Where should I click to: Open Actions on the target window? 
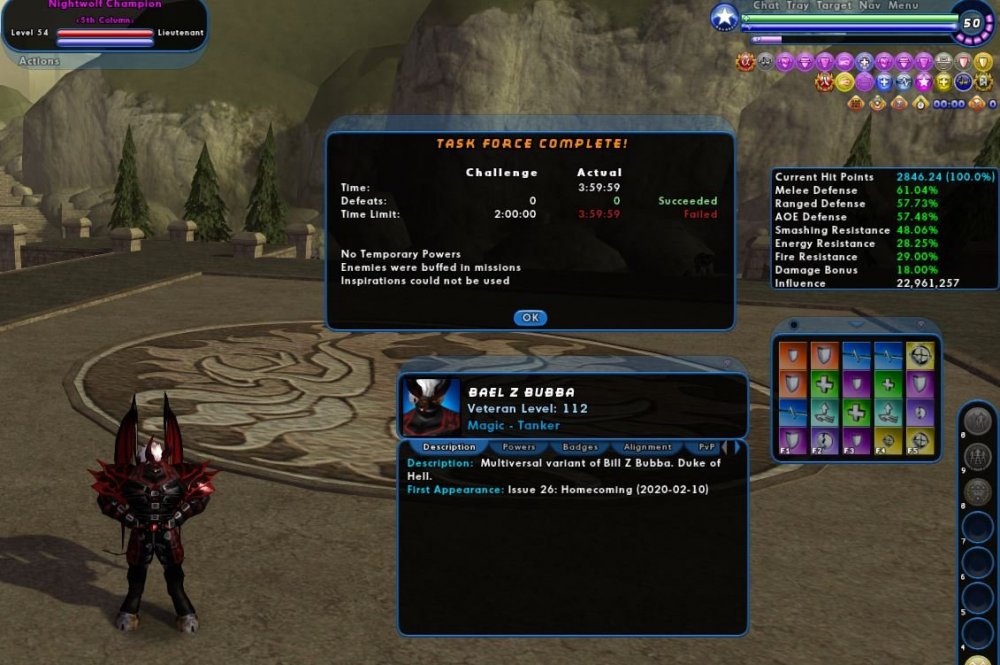point(39,61)
